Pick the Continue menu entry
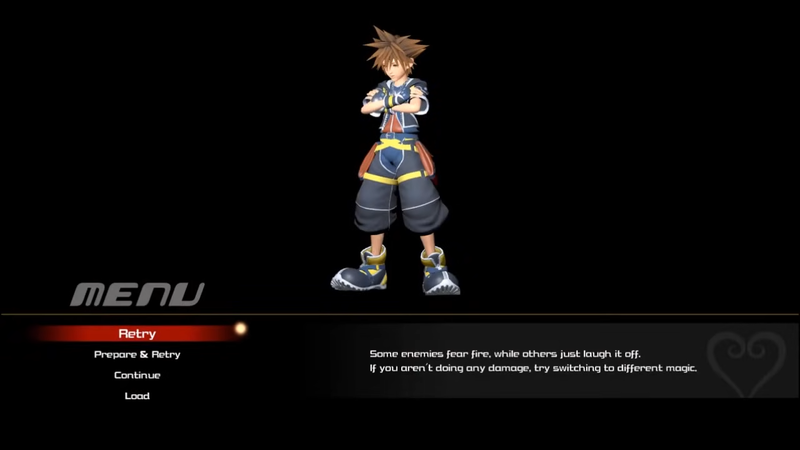 pos(137,375)
